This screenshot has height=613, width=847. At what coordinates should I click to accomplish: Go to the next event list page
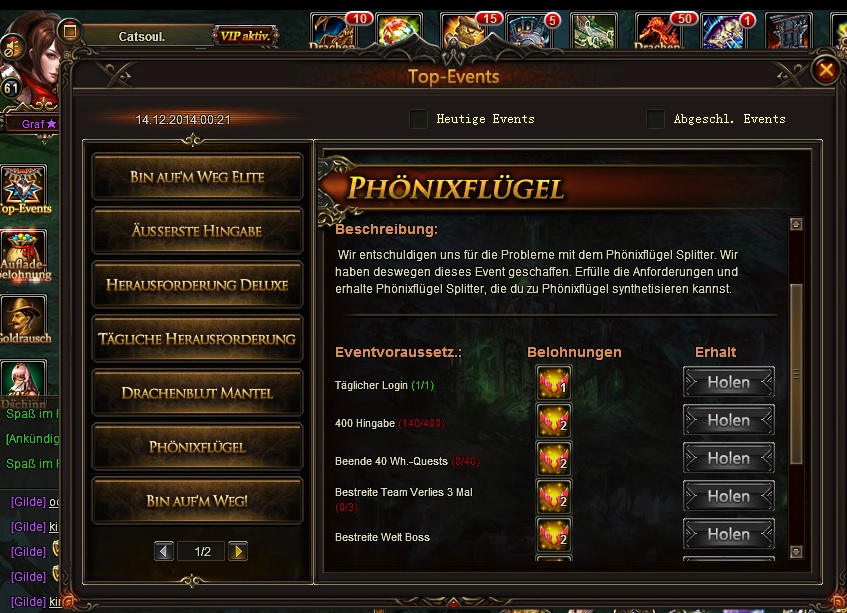click(x=238, y=551)
